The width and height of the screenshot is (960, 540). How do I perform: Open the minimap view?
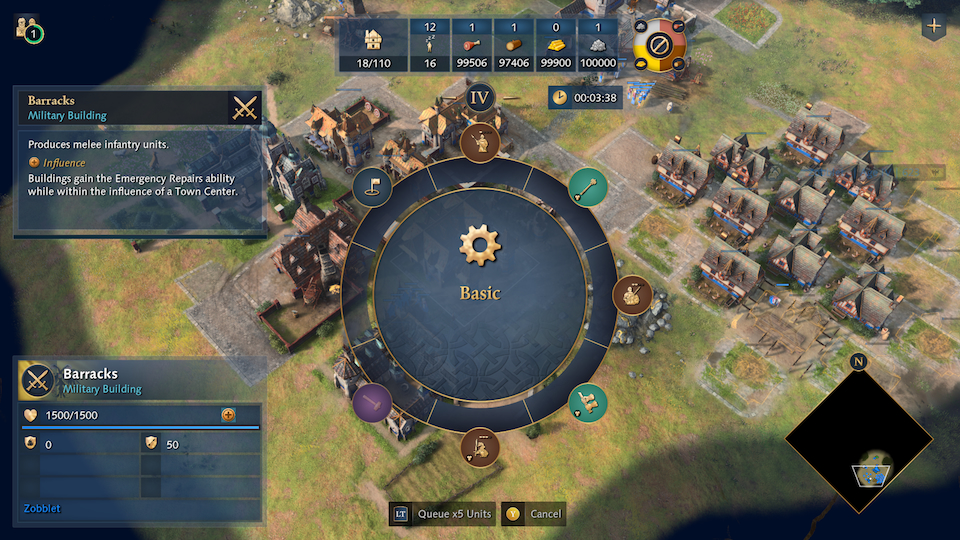[x=858, y=437]
